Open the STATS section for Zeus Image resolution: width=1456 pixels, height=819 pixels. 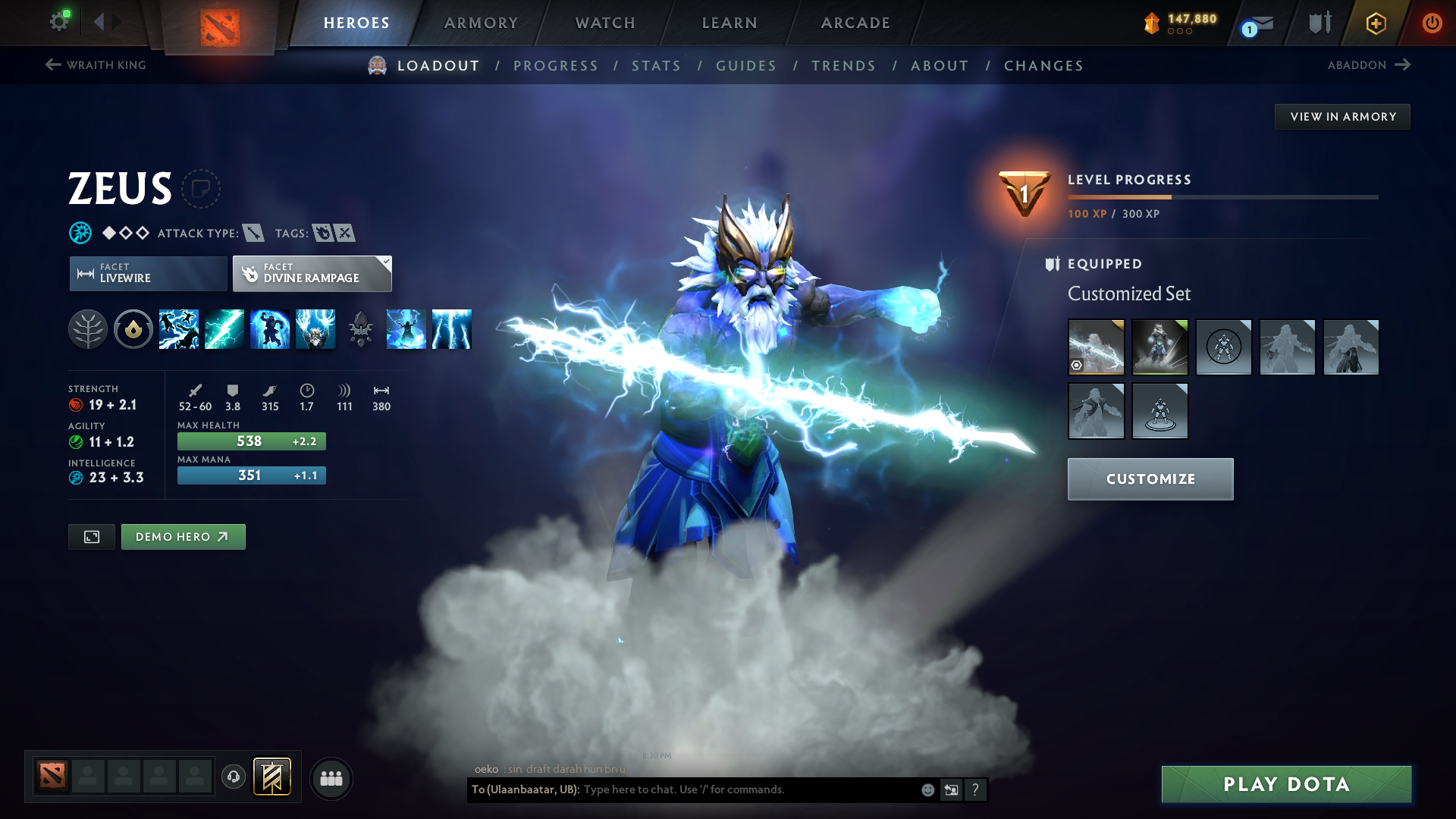click(x=656, y=65)
